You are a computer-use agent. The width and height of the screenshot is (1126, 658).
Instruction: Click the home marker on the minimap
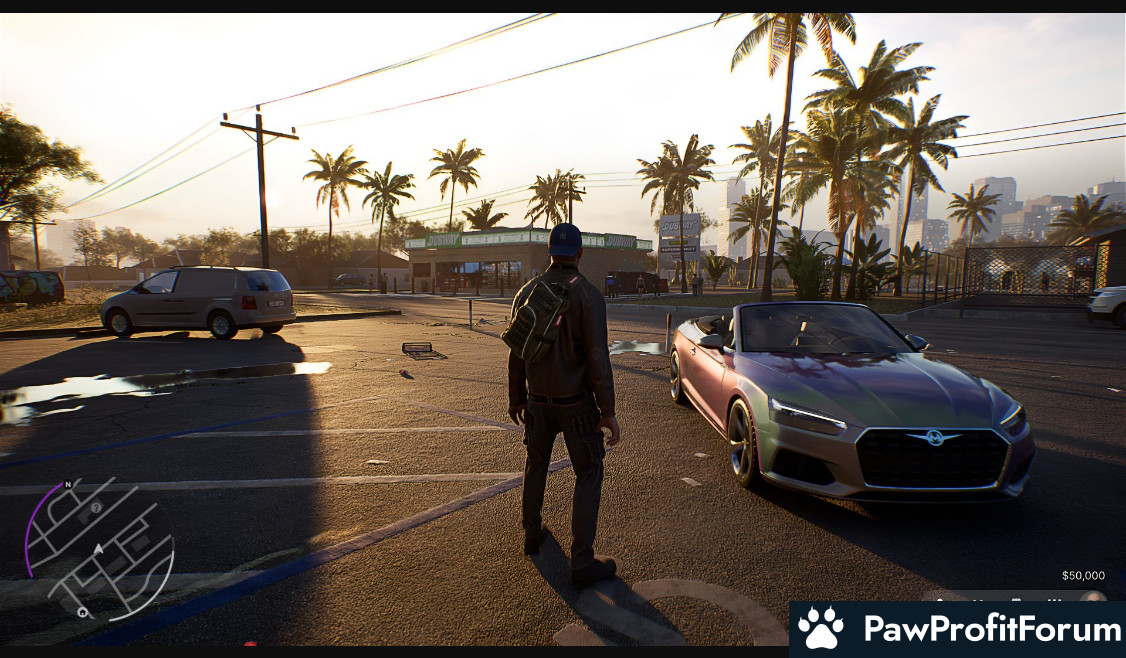(82, 612)
